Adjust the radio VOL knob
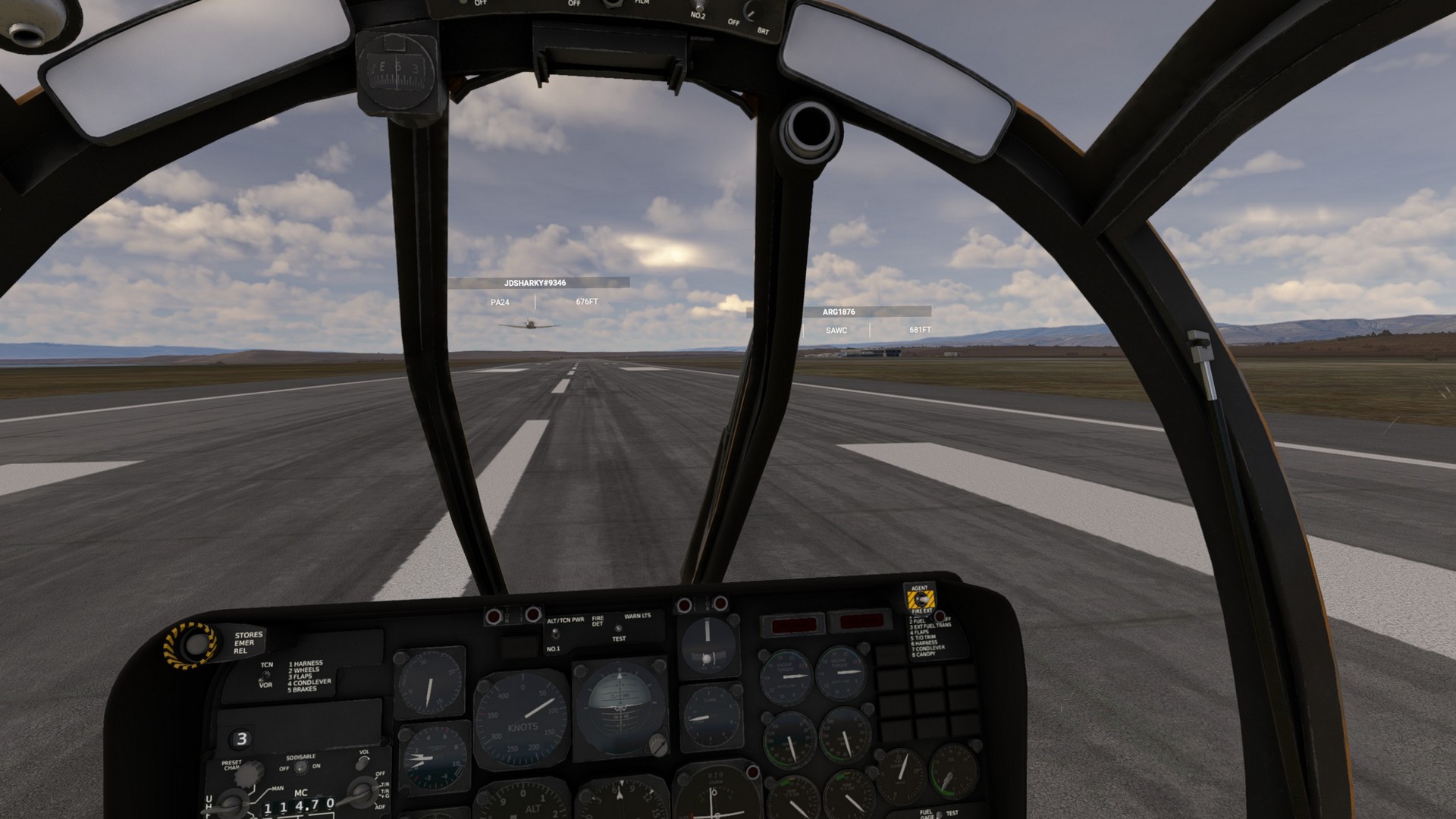Screen dimensions: 1456x819 coord(363,764)
